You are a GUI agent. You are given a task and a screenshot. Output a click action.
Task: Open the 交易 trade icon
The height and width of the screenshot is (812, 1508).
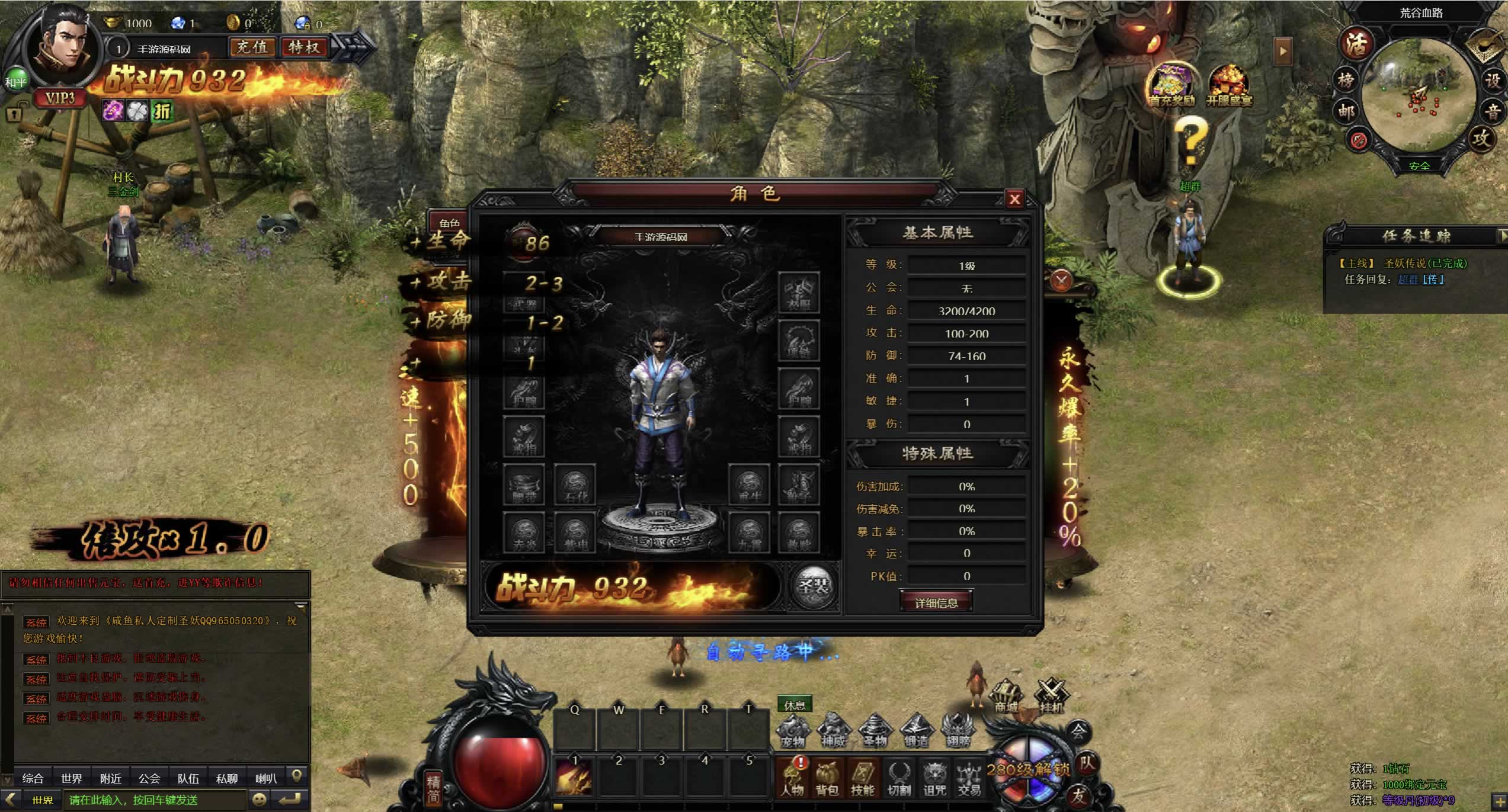coord(969,778)
